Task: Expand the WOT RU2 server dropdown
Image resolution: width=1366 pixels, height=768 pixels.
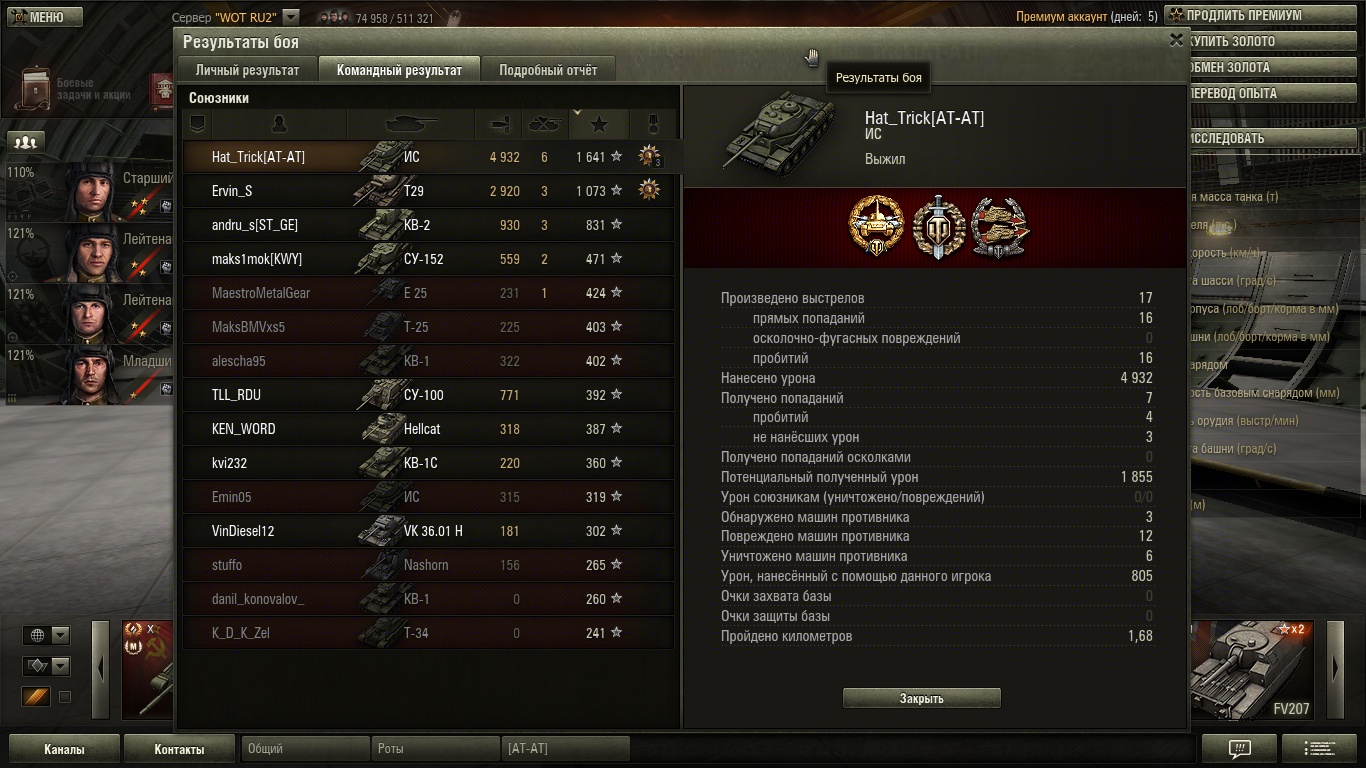Action: tap(291, 17)
